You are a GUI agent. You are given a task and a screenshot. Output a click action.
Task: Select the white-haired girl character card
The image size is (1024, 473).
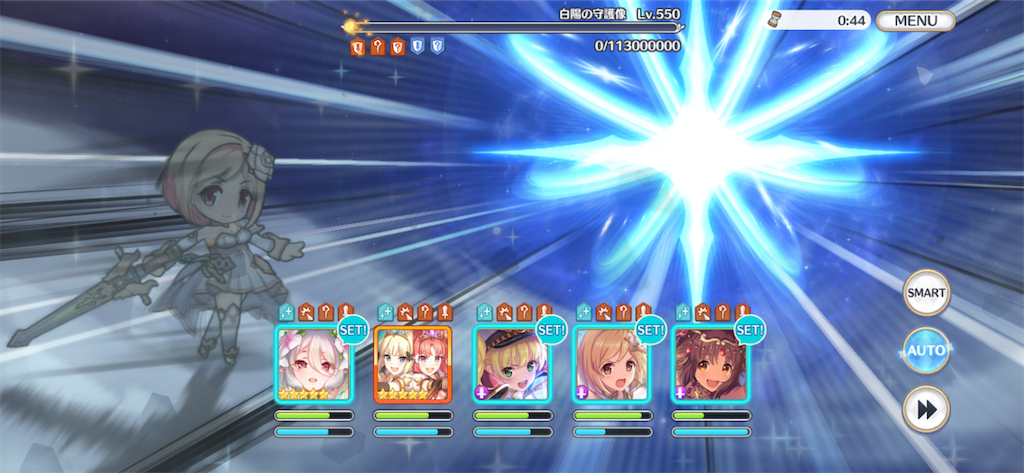tap(313, 365)
